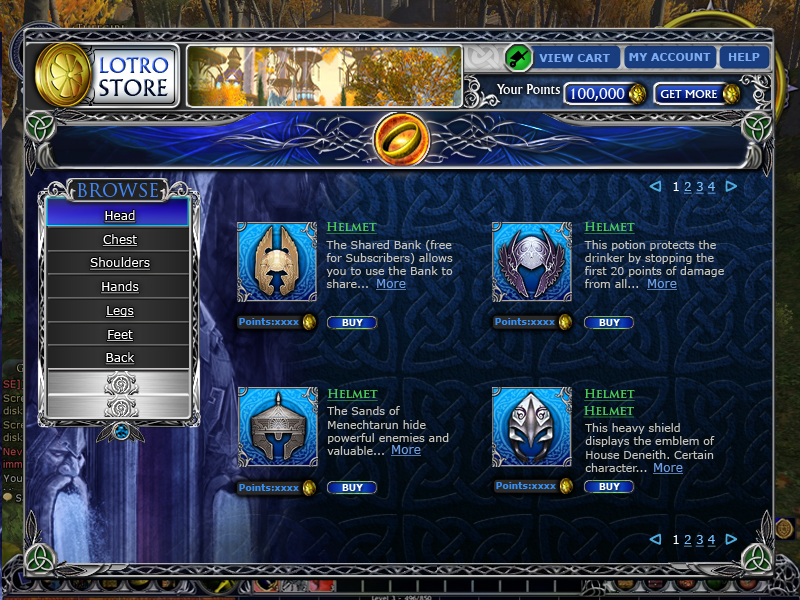Choose the Hands category

point(119,287)
